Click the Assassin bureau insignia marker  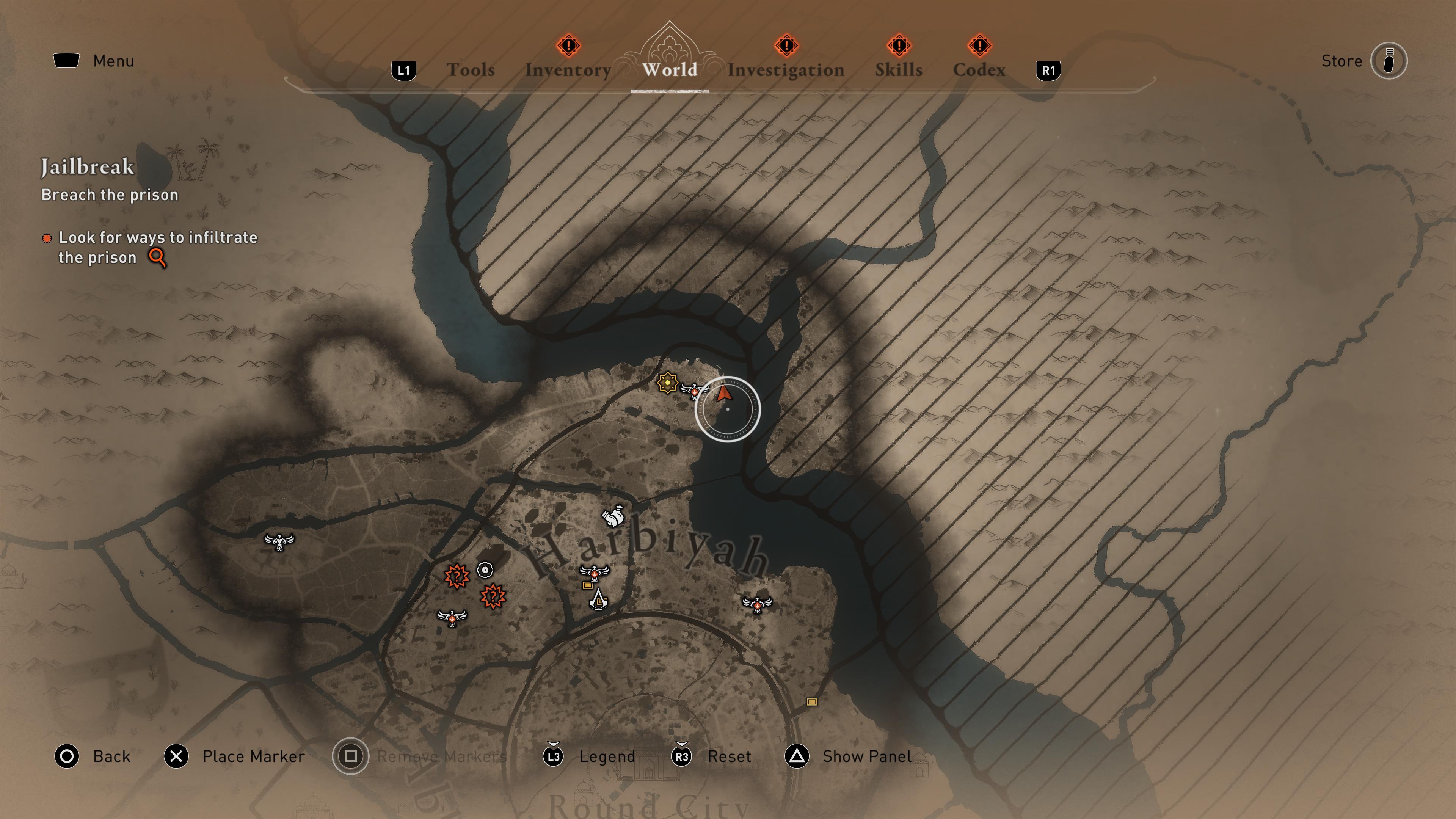coord(598,600)
